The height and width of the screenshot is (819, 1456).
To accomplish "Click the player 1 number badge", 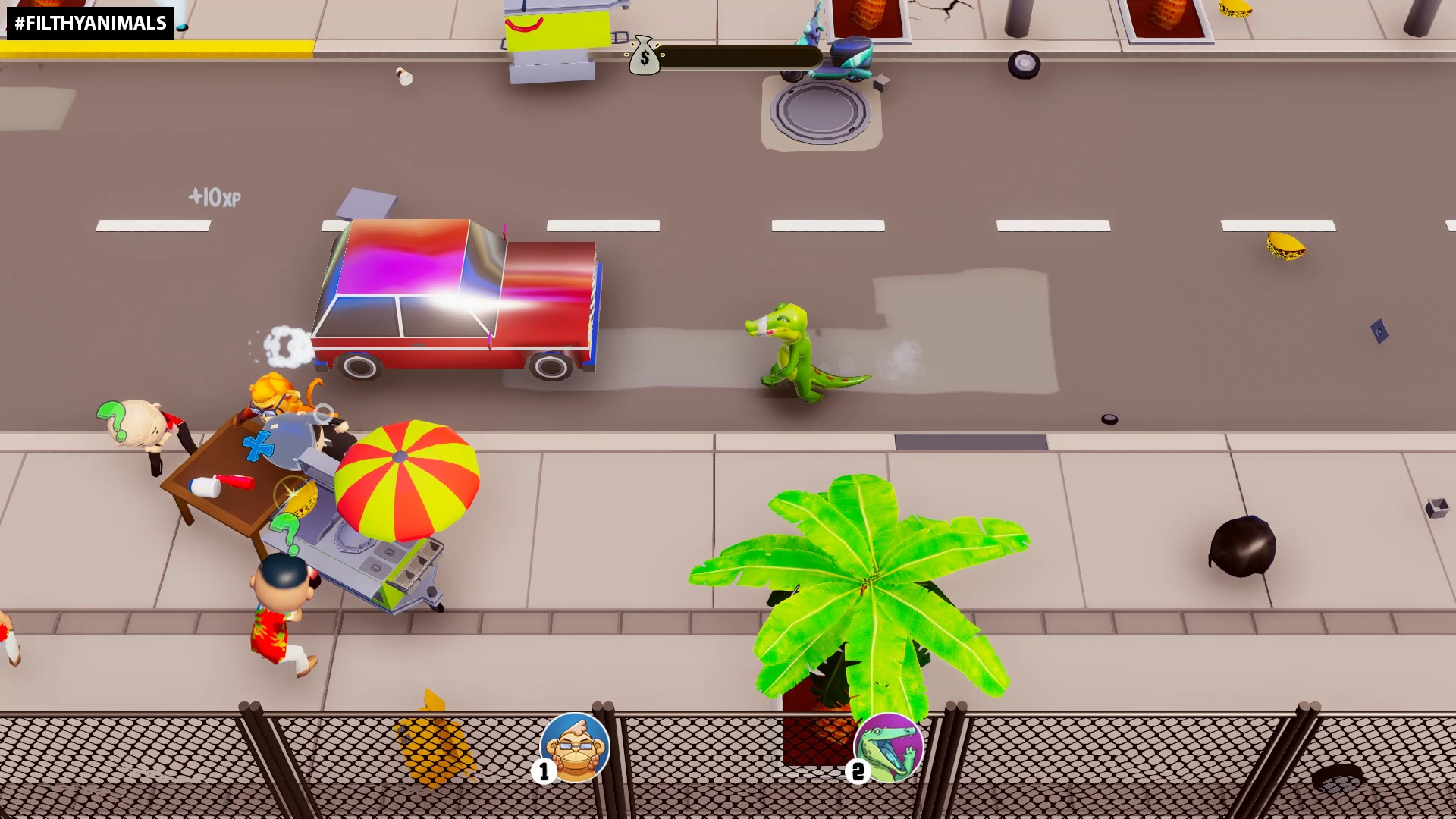I will click(x=543, y=773).
